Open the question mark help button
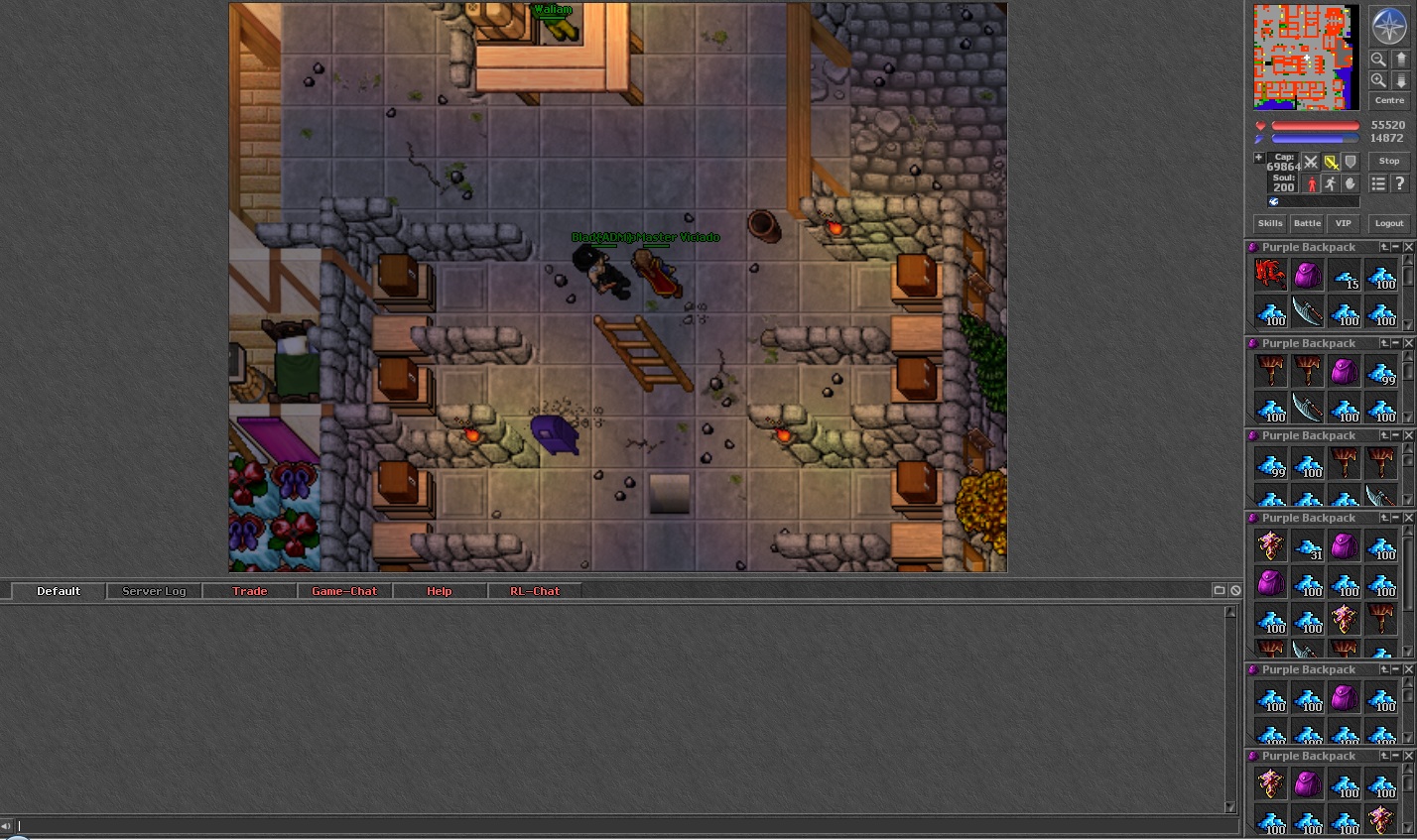The width and height of the screenshot is (1417, 840). click(x=1399, y=183)
